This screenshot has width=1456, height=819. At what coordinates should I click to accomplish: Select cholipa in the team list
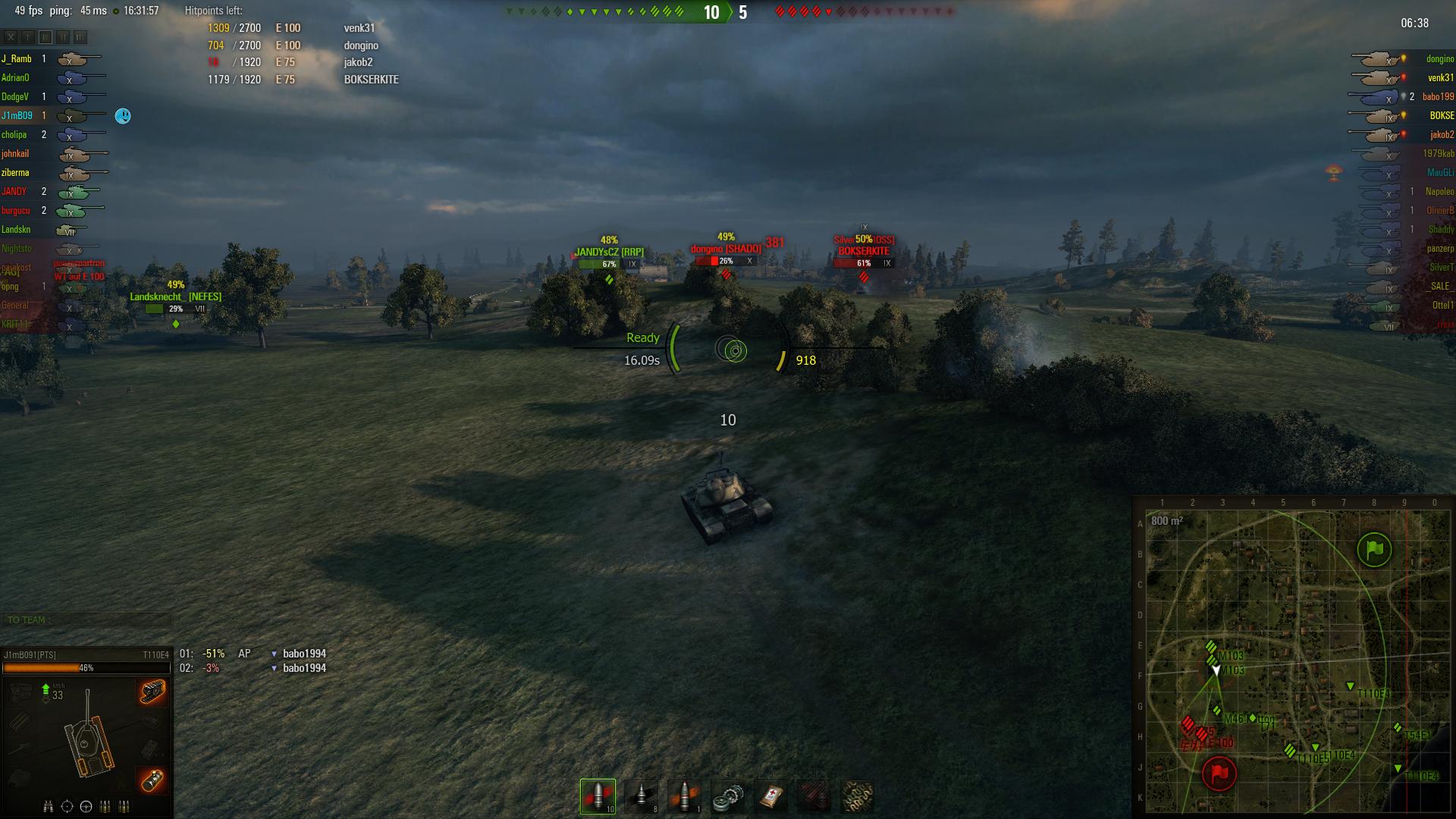[x=14, y=135]
